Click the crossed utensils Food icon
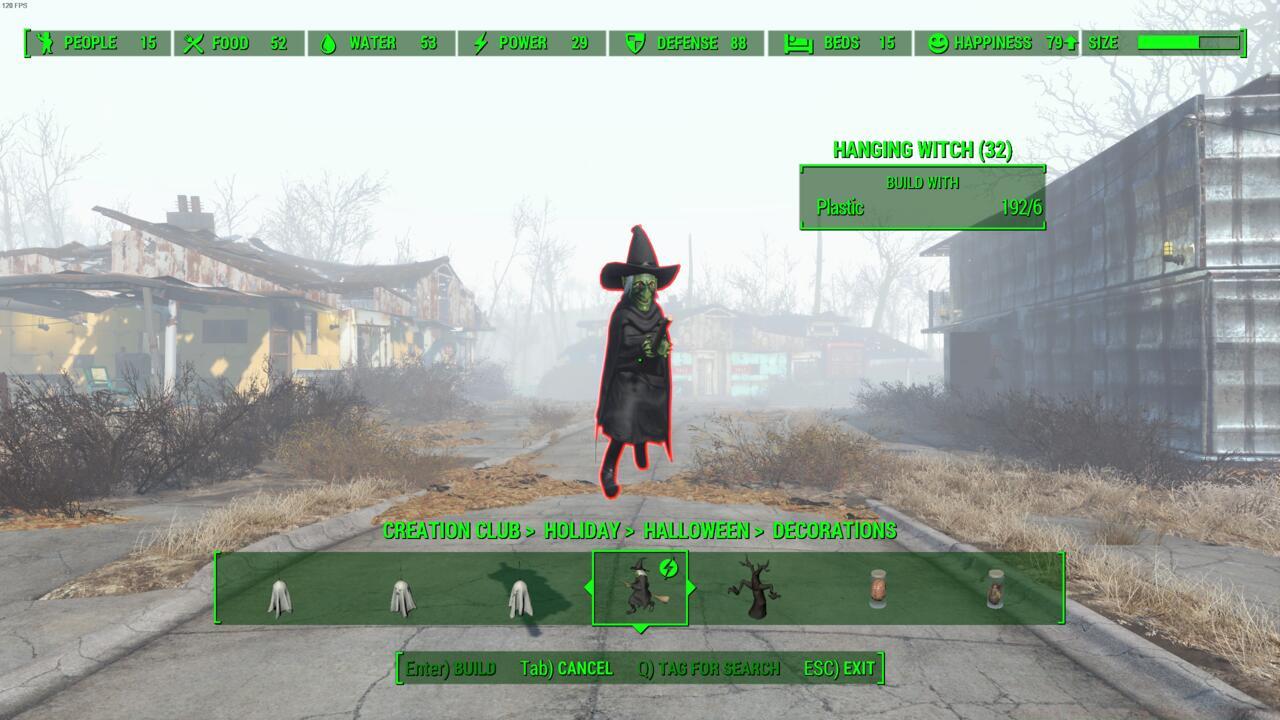This screenshot has width=1280, height=720. pyautogui.click(x=193, y=43)
